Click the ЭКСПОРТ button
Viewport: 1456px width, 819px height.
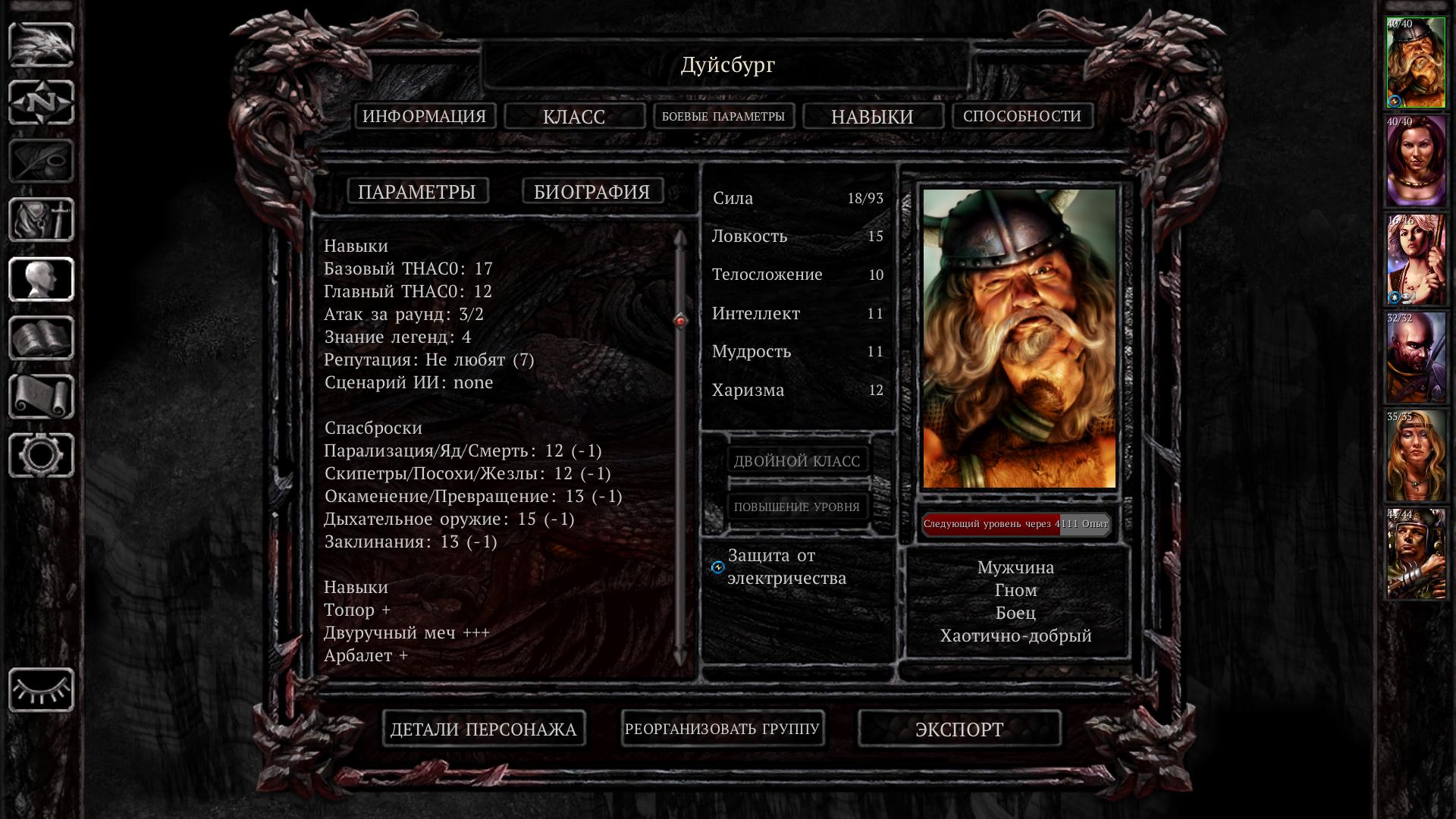tap(959, 729)
